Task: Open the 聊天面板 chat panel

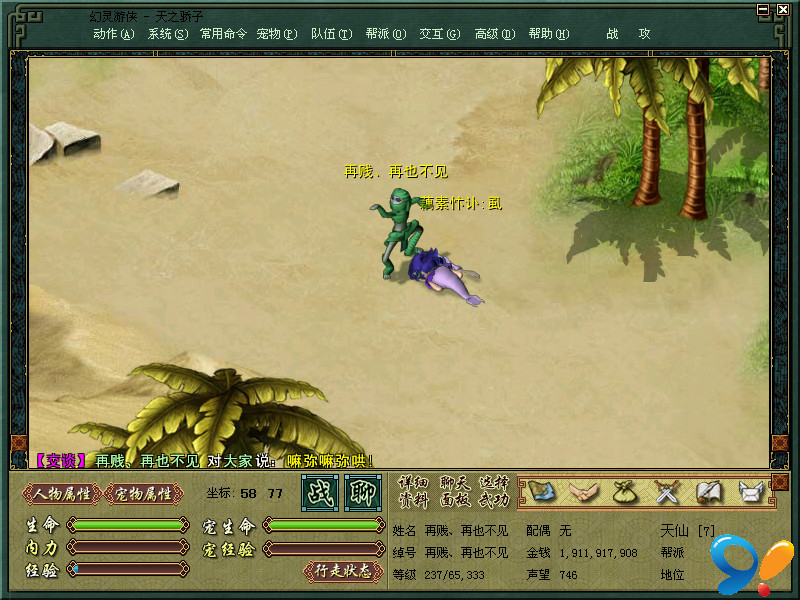Action: click(x=454, y=491)
